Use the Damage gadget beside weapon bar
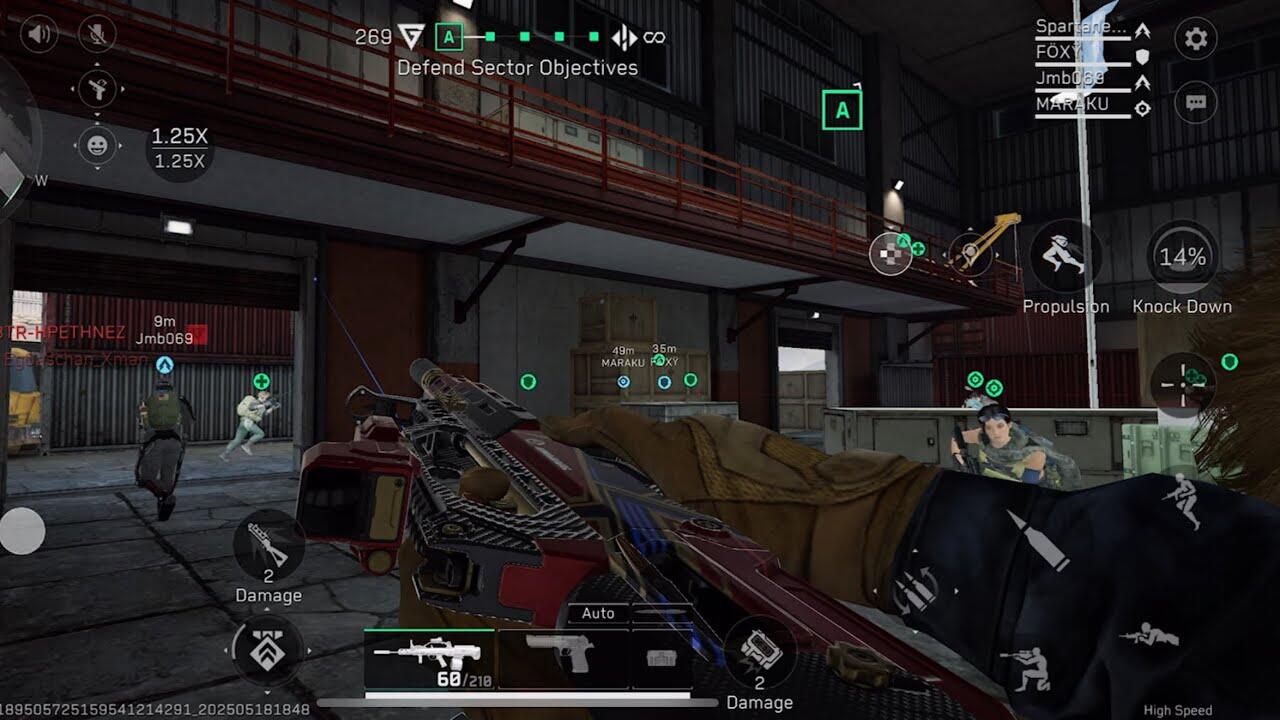This screenshot has height=720, width=1280. pos(759,653)
